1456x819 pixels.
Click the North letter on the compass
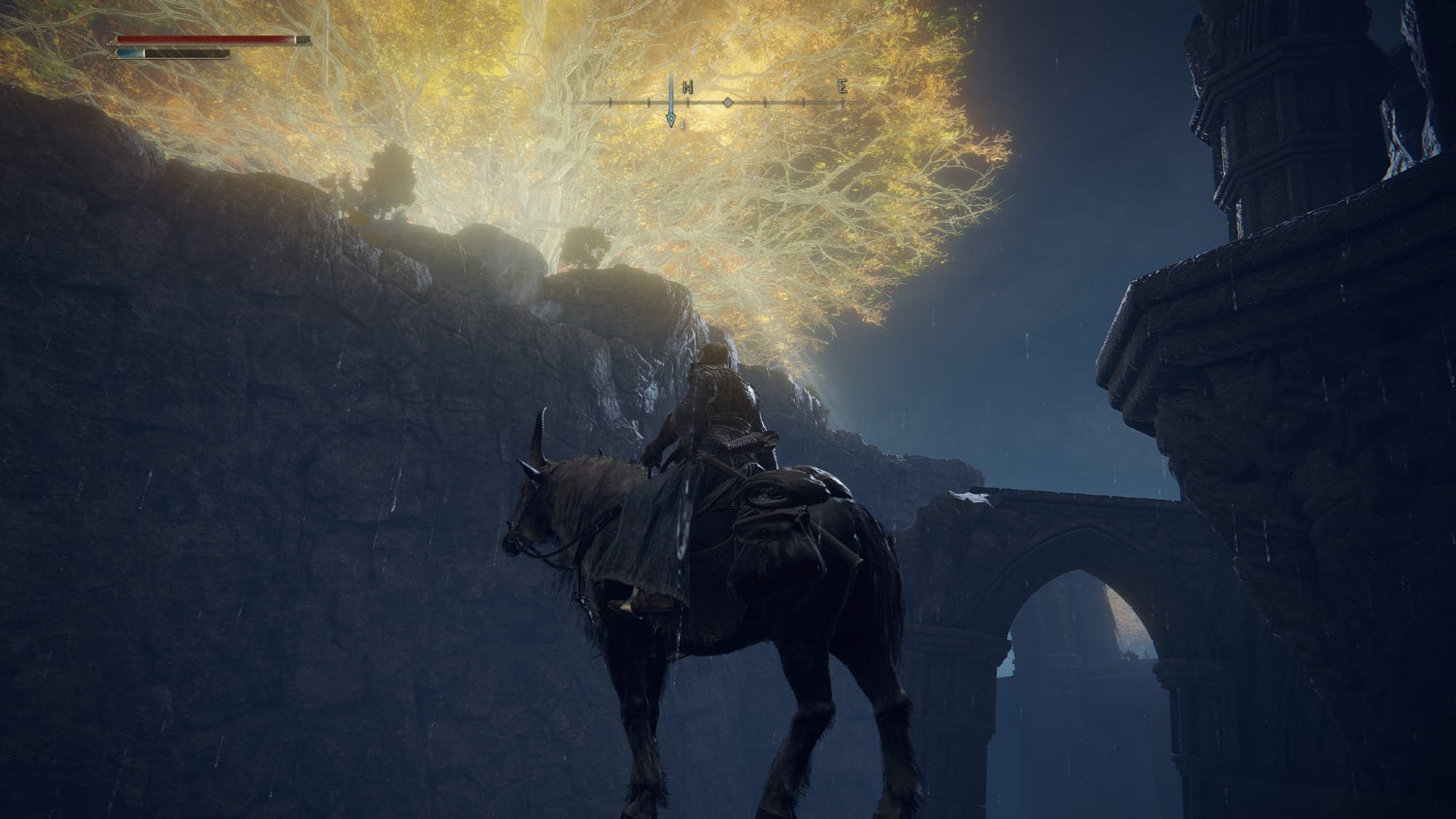point(688,87)
